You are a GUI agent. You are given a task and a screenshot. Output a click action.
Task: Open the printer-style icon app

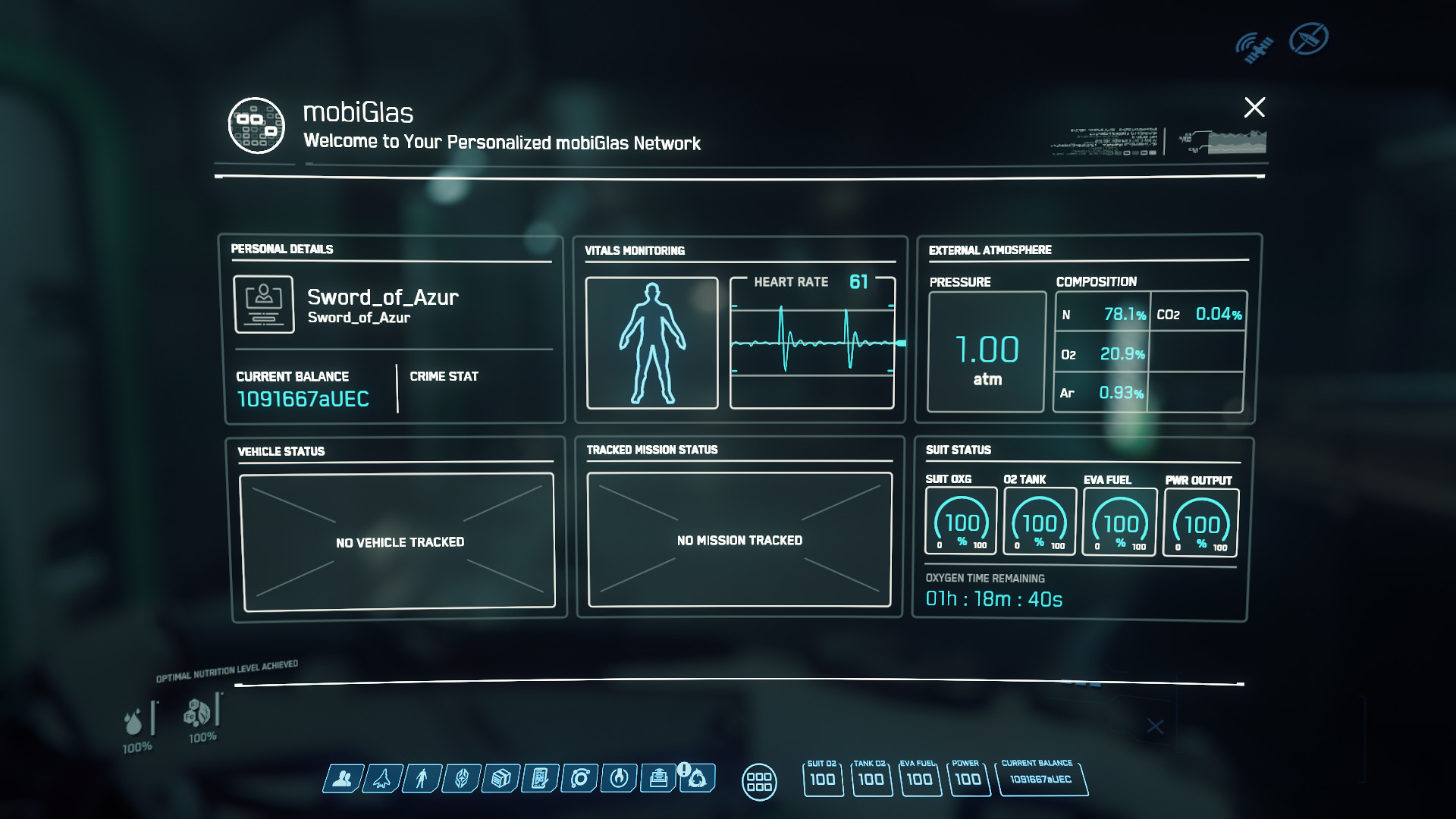tap(658, 778)
